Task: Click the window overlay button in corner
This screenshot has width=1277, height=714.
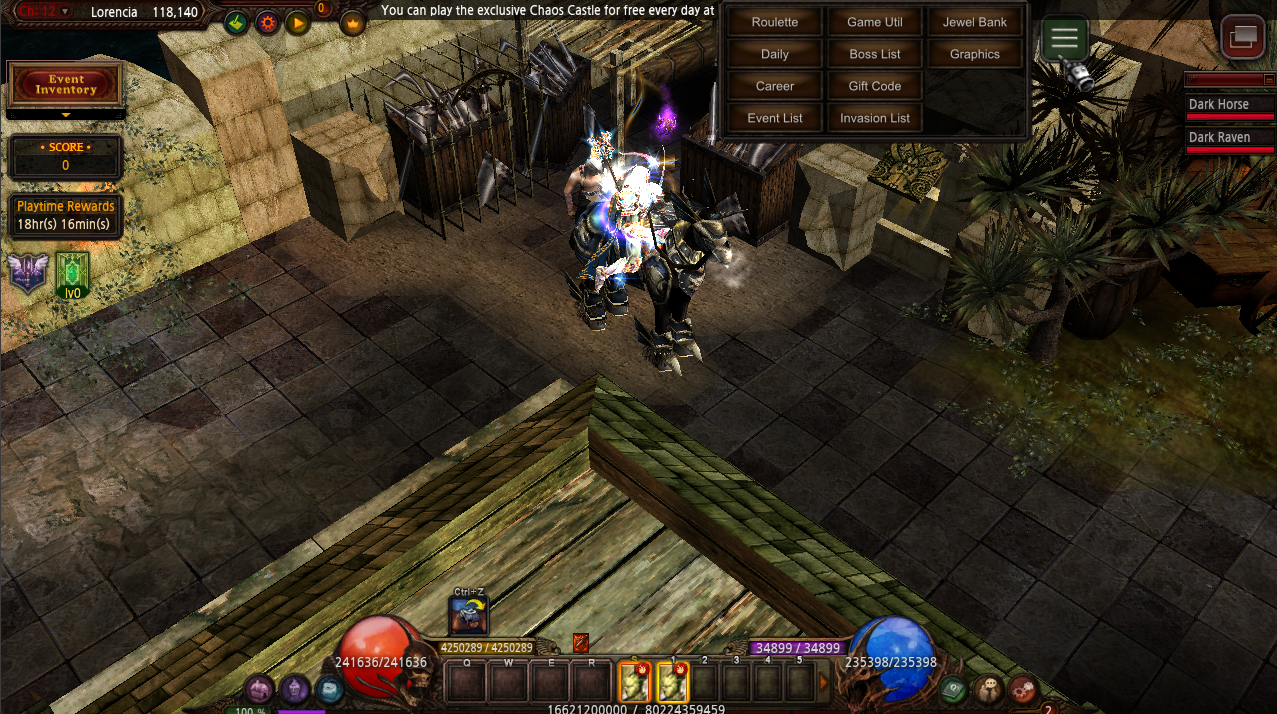Action: (1243, 38)
